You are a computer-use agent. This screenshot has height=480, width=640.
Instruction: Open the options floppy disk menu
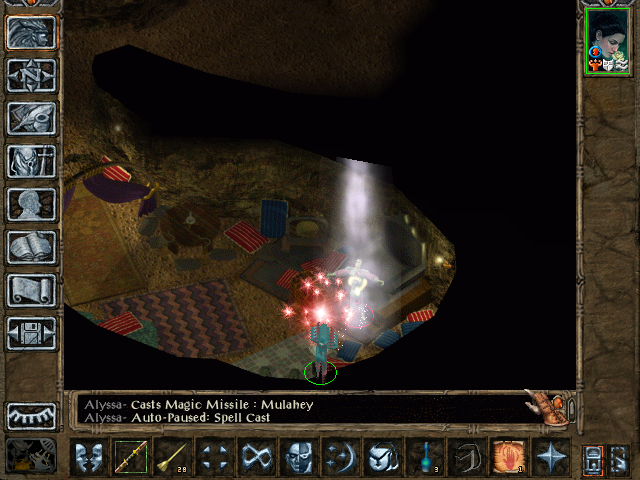point(32,333)
